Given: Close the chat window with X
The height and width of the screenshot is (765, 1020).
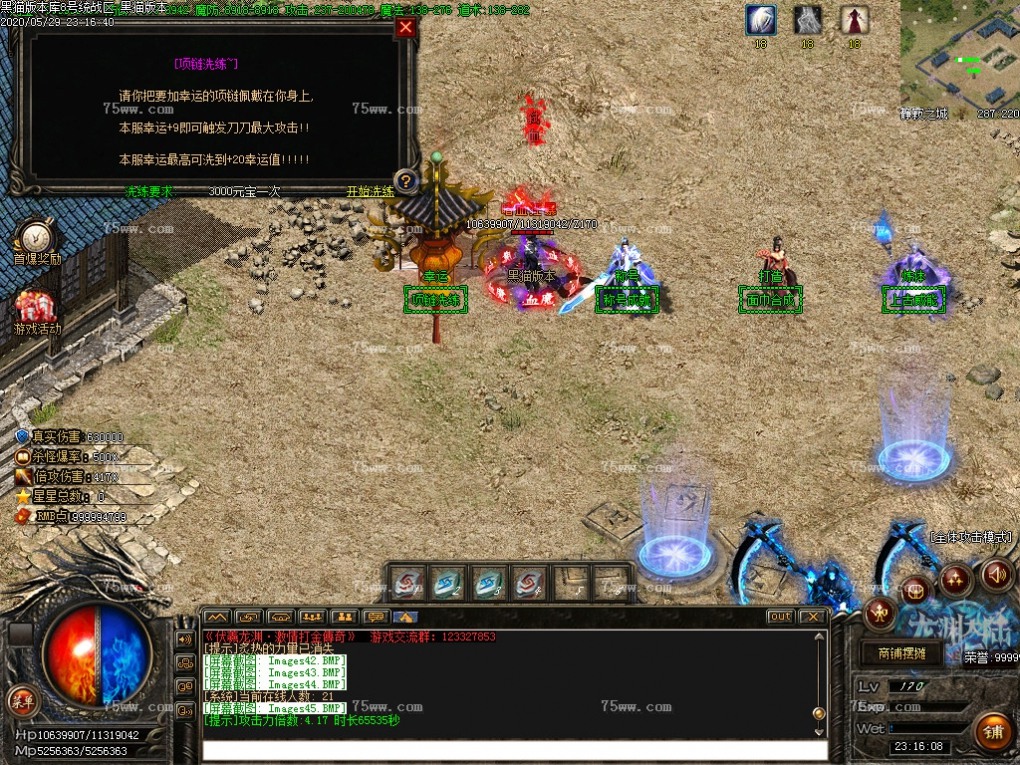Looking at the screenshot, I should click(x=812, y=617).
